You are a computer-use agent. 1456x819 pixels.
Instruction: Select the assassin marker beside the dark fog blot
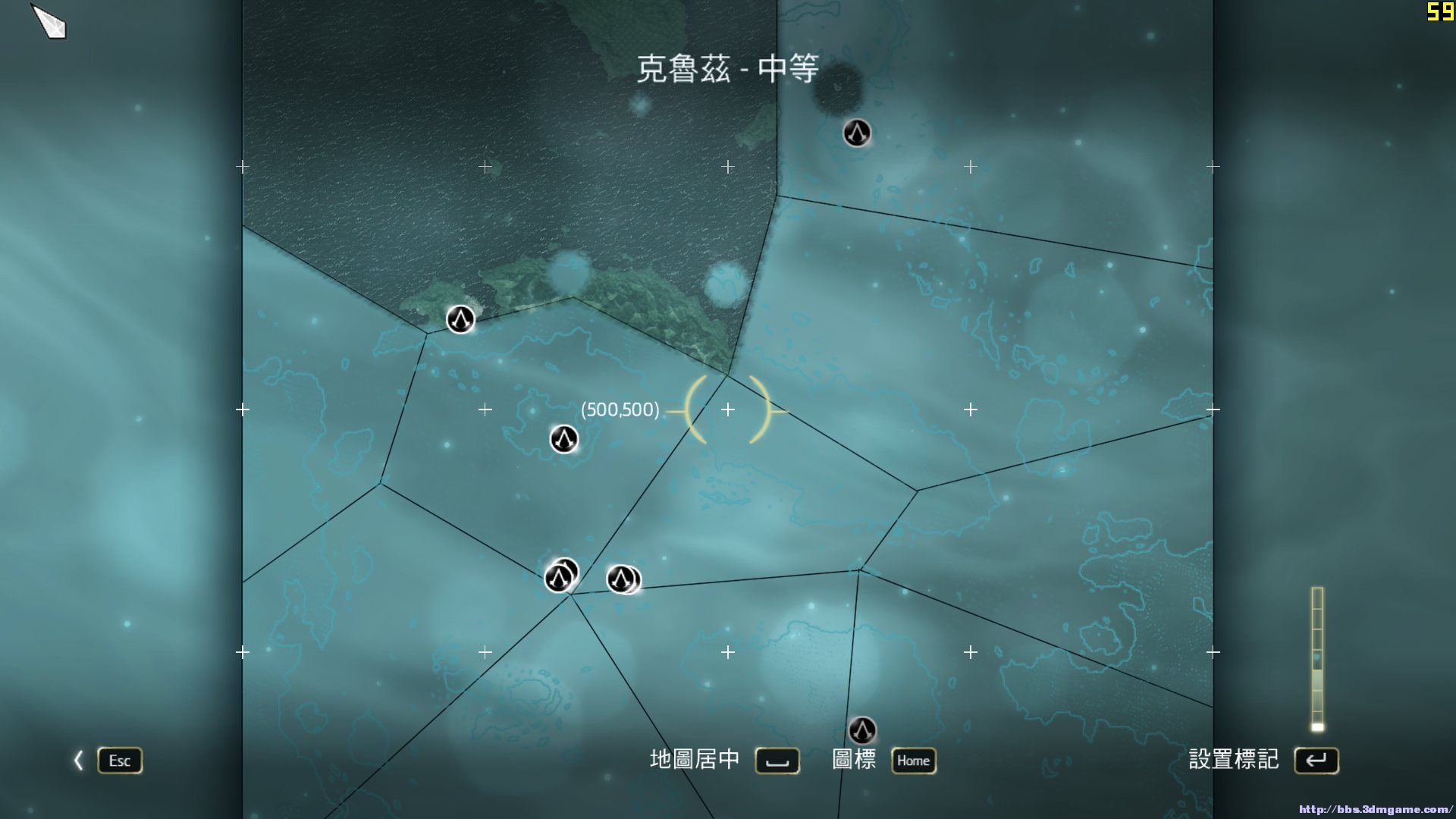pos(857,133)
